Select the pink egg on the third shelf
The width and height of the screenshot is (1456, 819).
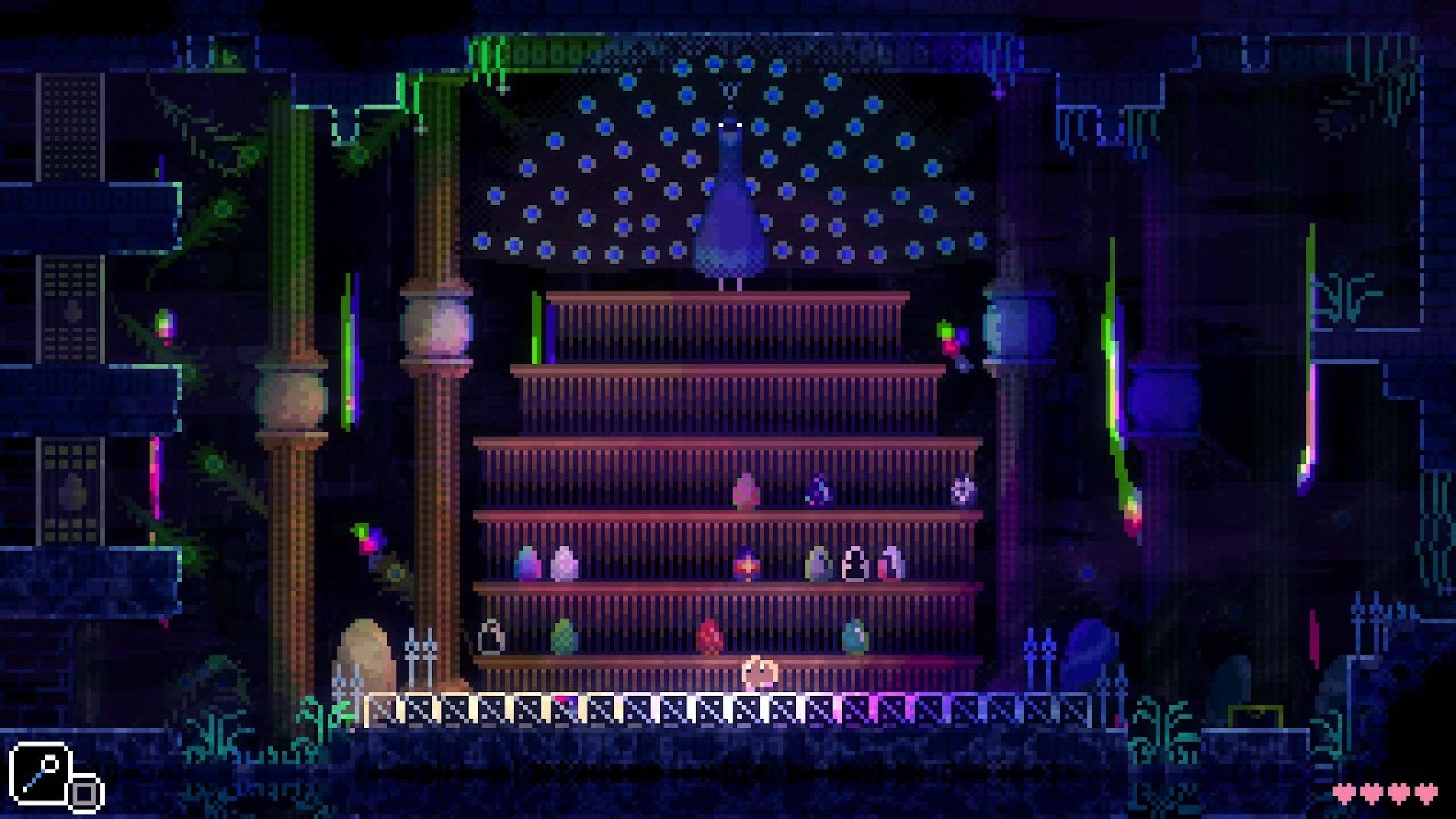coord(744,491)
